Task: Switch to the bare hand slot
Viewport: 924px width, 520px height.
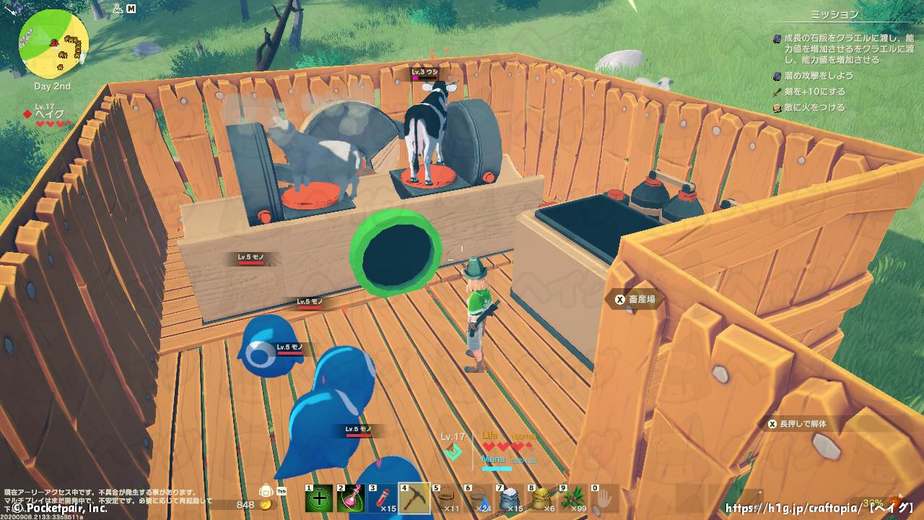Action: (x=605, y=498)
